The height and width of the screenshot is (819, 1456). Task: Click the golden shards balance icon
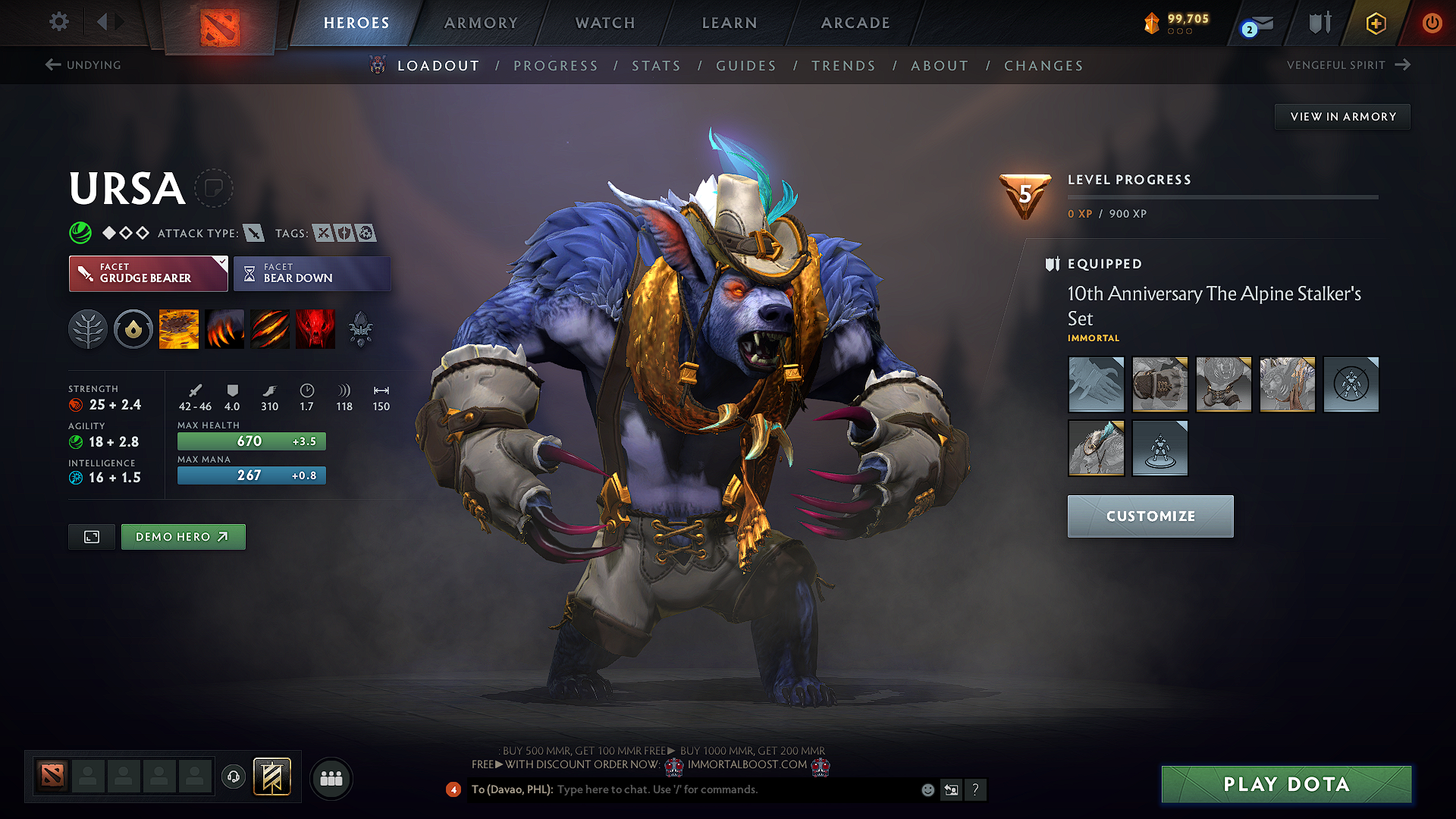coord(1151,24)
